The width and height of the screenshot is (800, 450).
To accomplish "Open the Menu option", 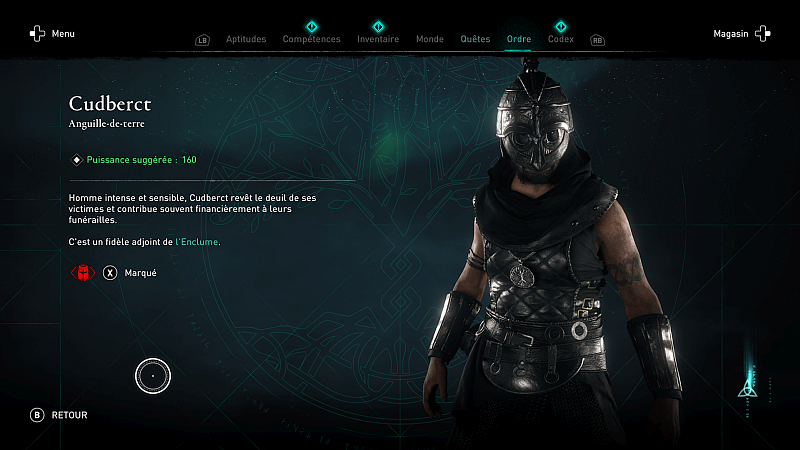I will pyautogui.click(x=52, y=34).
